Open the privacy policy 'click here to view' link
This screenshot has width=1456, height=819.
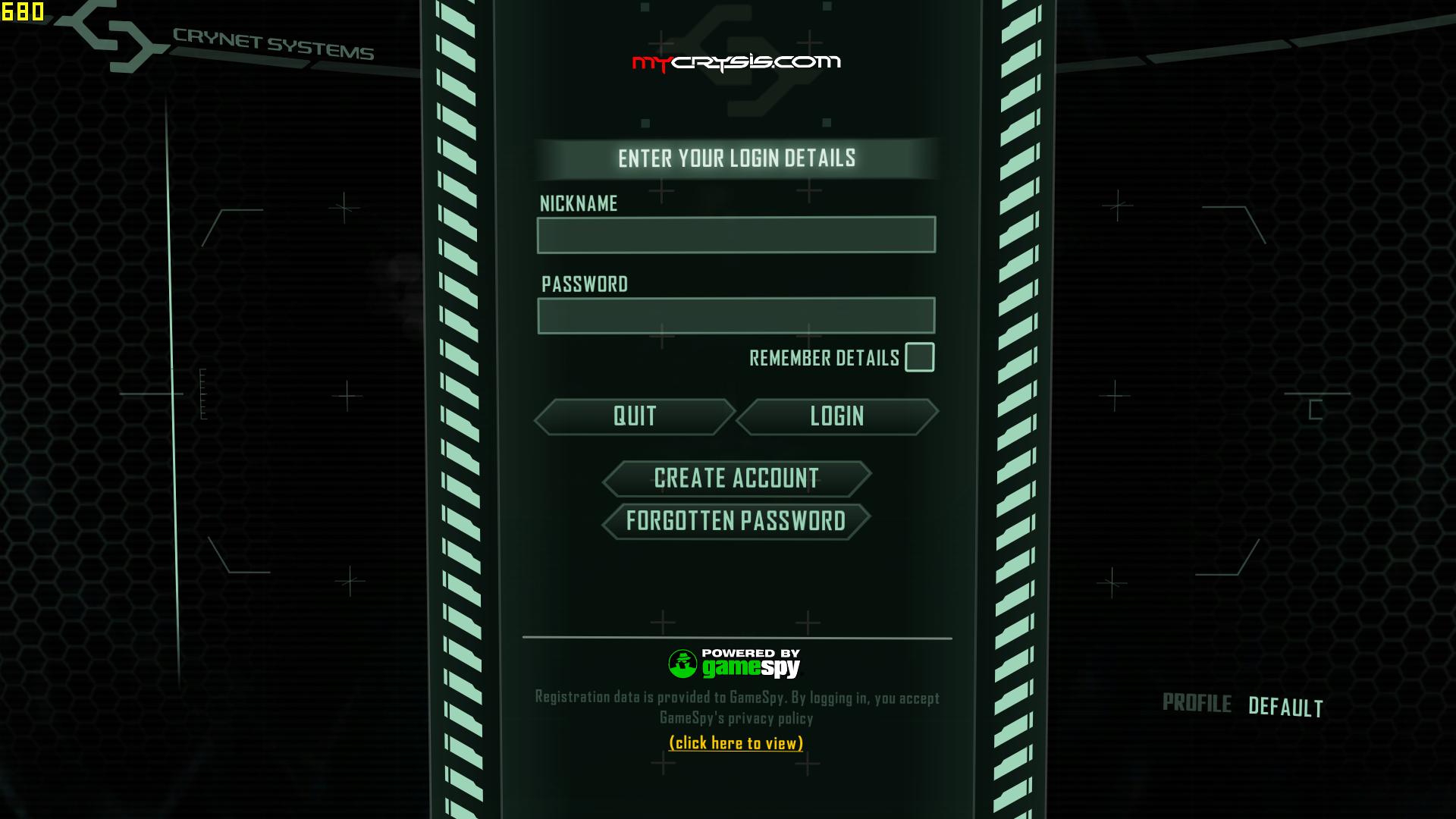click(x=736, y=743)
